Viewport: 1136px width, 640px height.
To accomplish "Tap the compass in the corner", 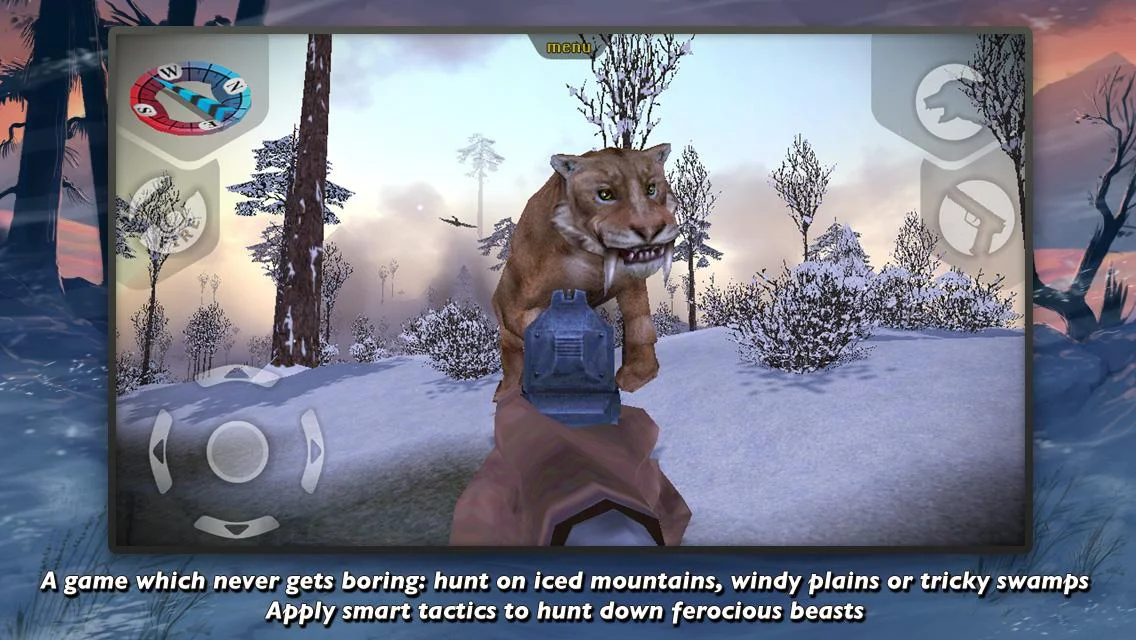I will point(190,97).
